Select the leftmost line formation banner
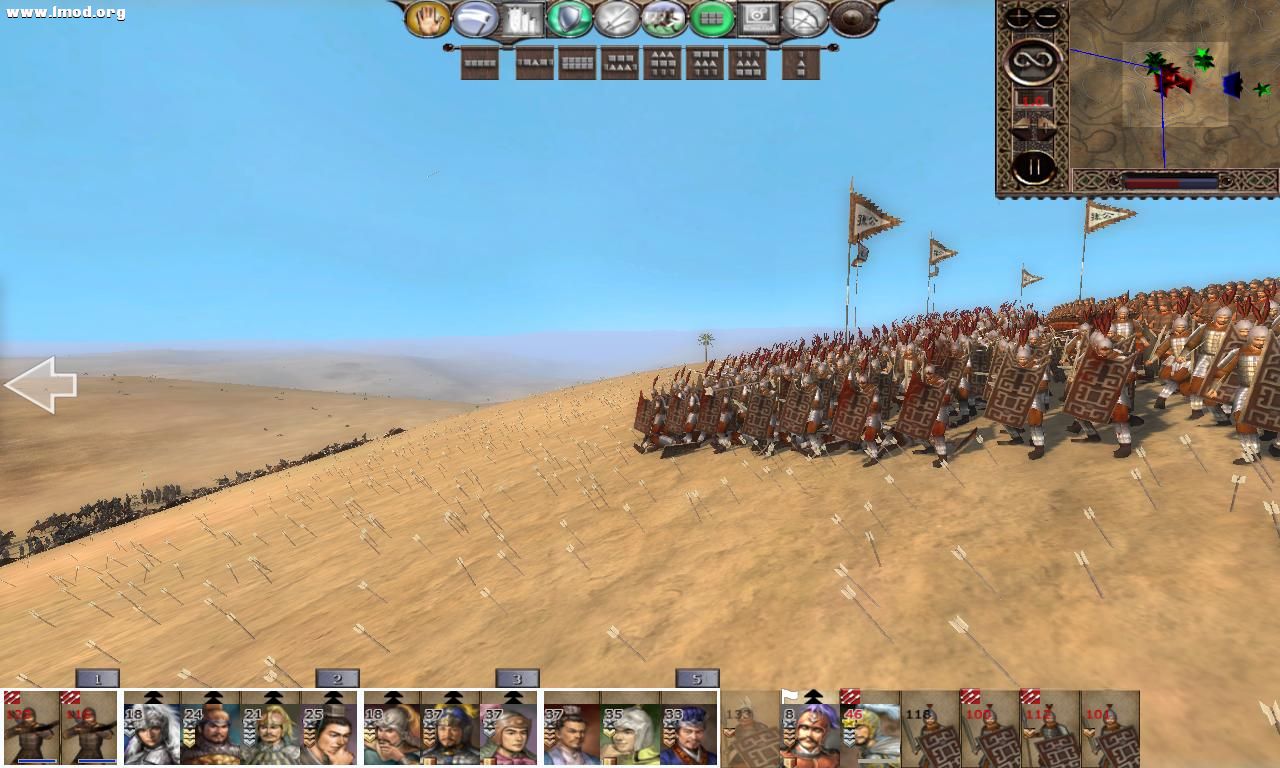The height and width of the screenshot is (768, 1280). (x=480, y=64)
